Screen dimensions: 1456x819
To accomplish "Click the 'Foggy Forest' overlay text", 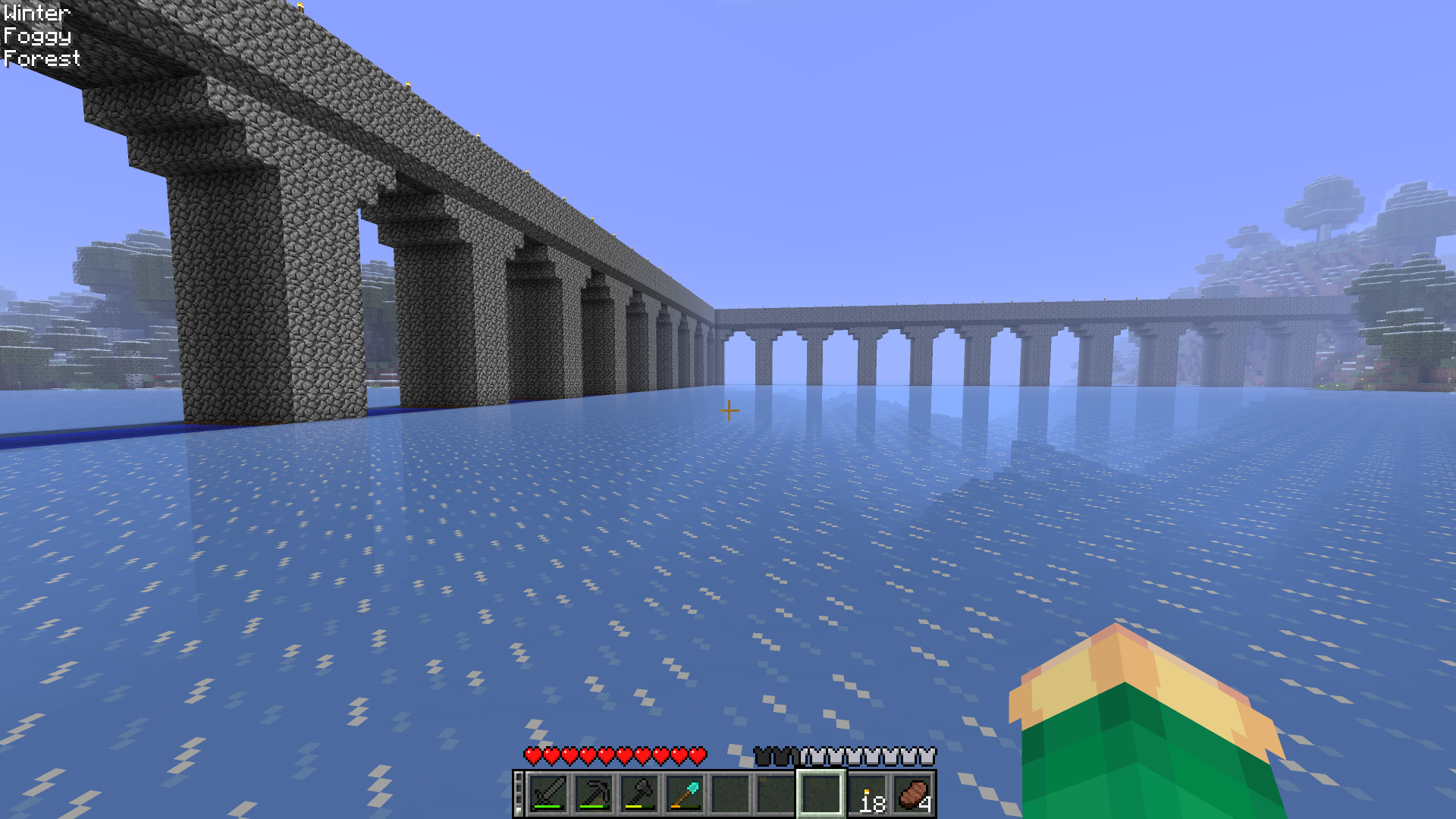I will (x=39, y=48).
